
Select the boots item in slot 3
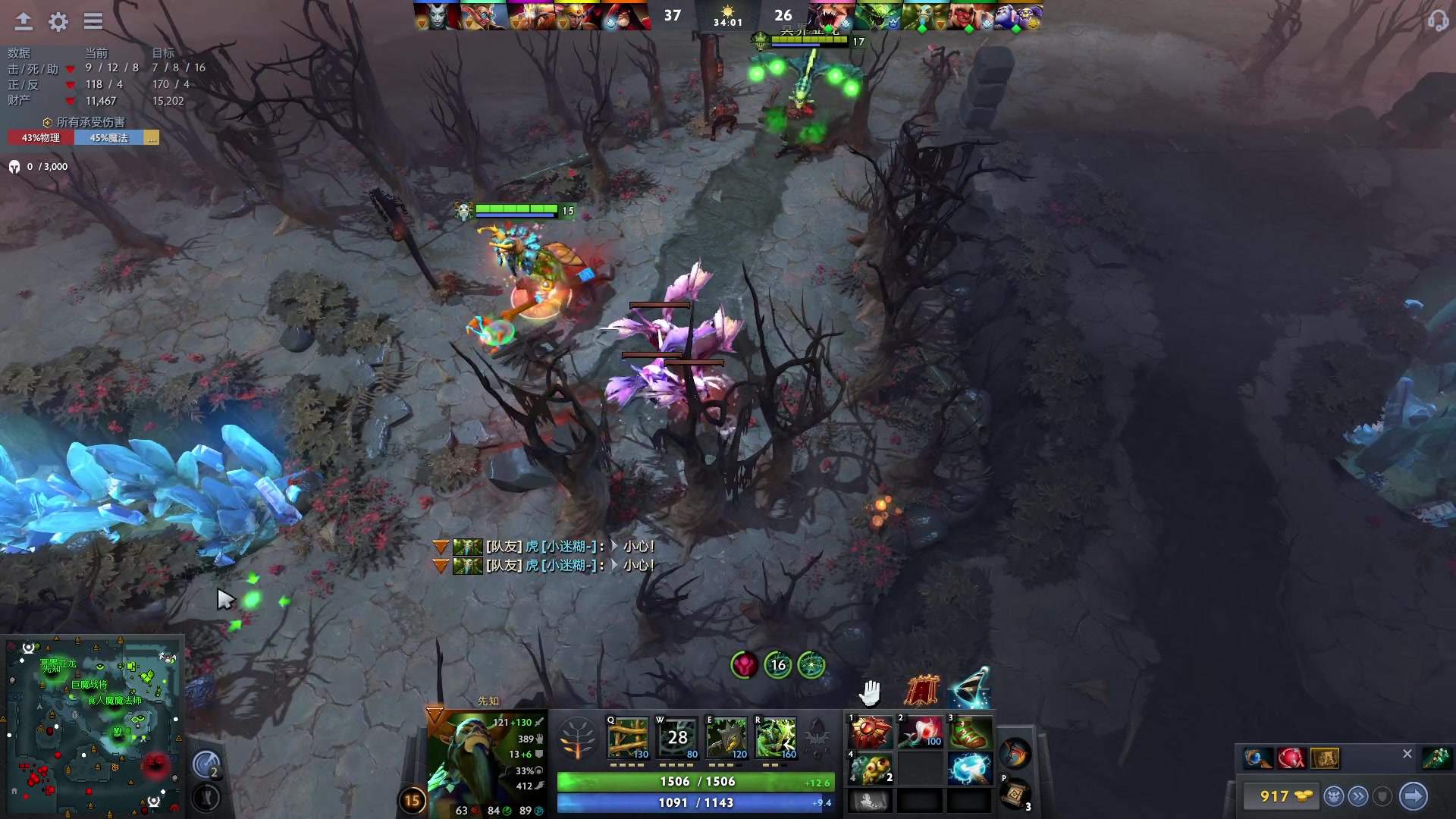(969, 733)
